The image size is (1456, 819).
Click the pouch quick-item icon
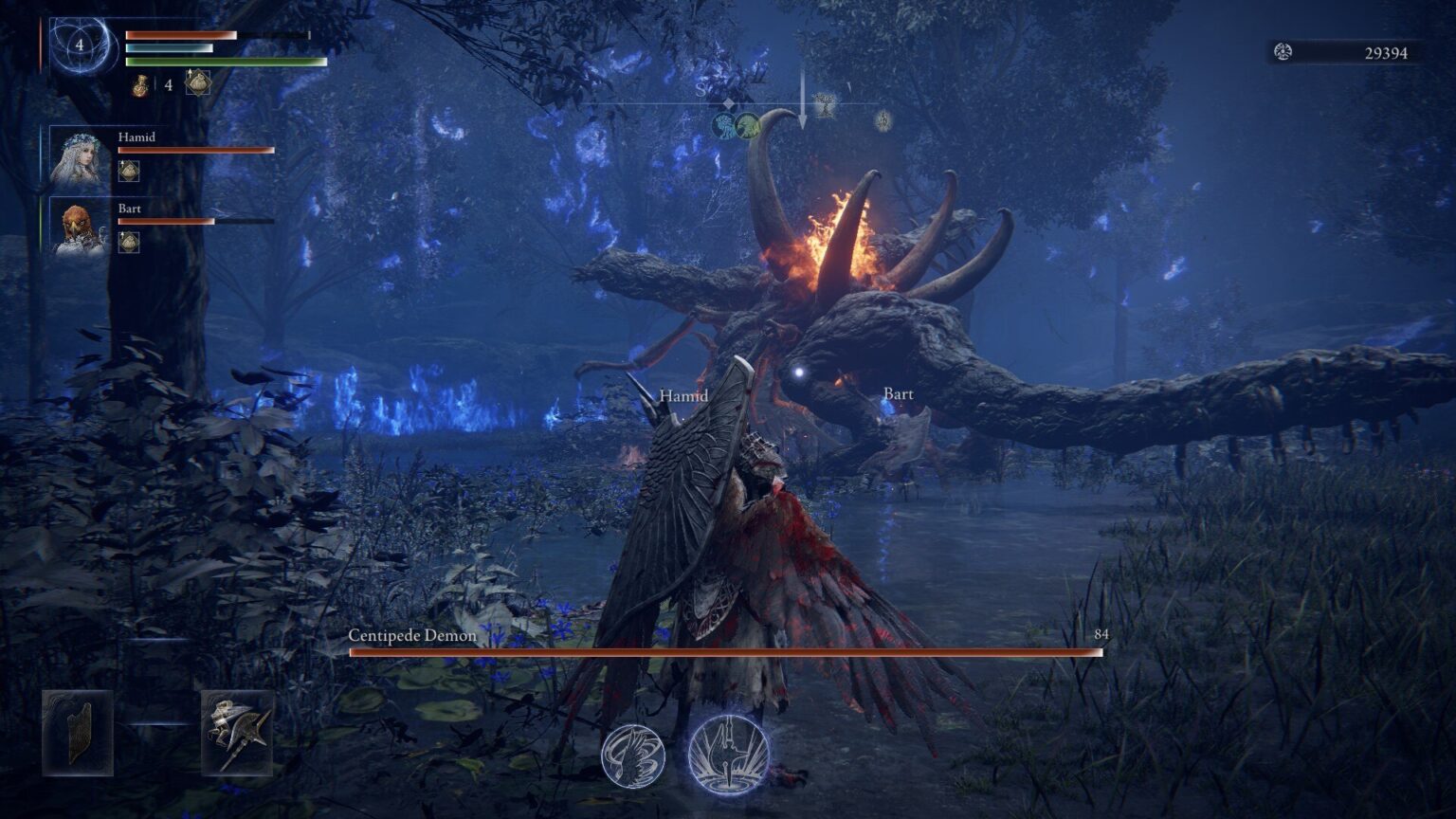pyautogui.click(x=199, y=82)
